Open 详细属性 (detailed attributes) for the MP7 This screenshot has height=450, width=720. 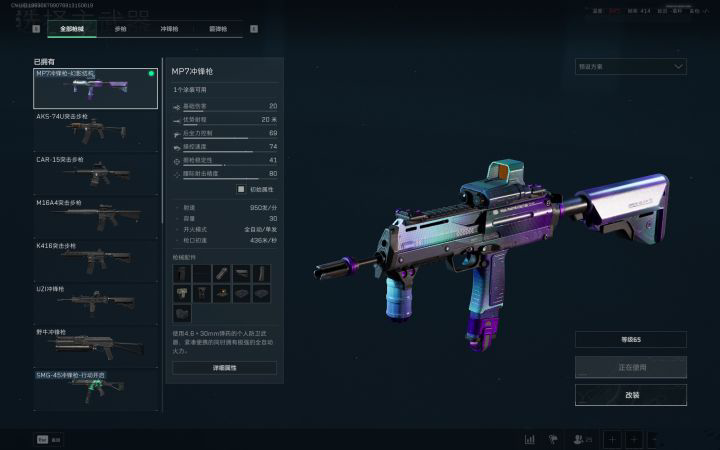(224, 368)
